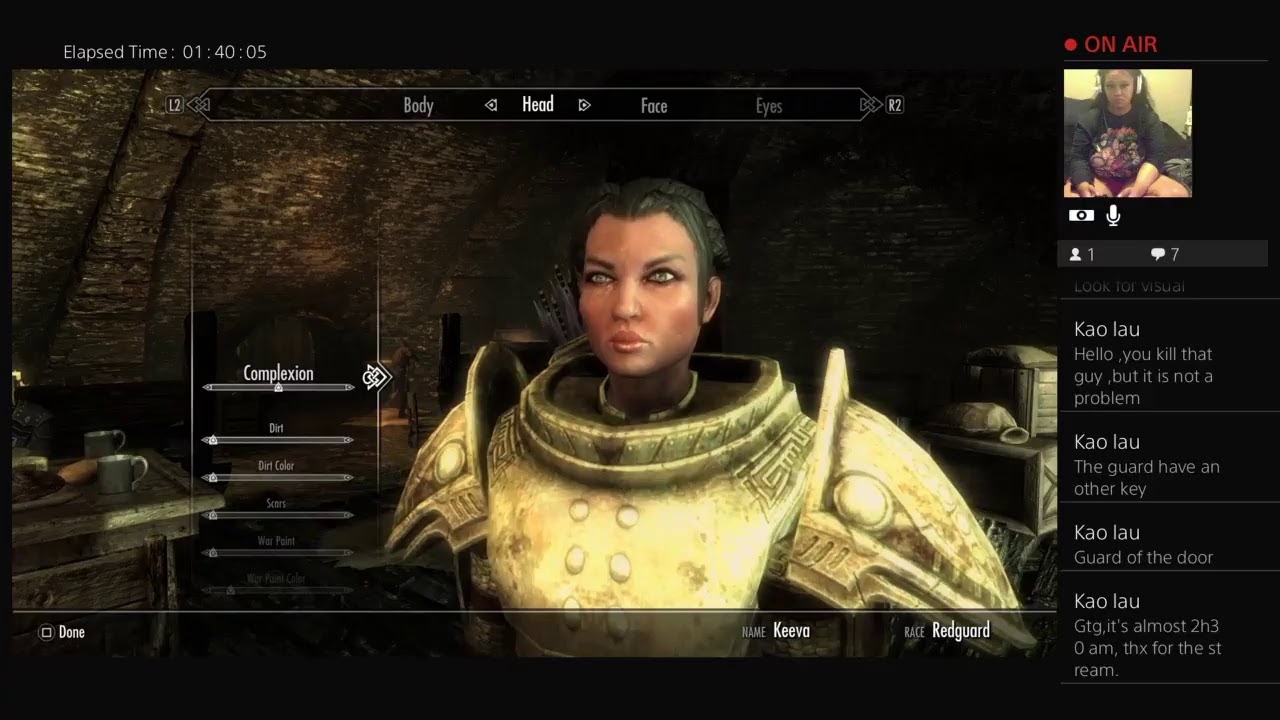Adjust the Complexion slider

point(278,387)
